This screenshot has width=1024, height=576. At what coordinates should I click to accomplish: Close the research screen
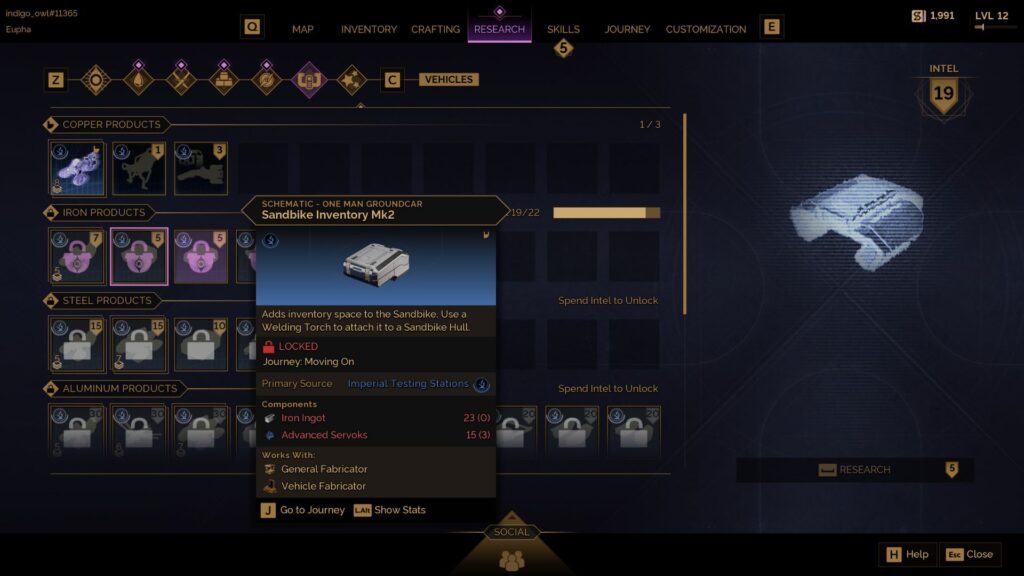(970, 554)
